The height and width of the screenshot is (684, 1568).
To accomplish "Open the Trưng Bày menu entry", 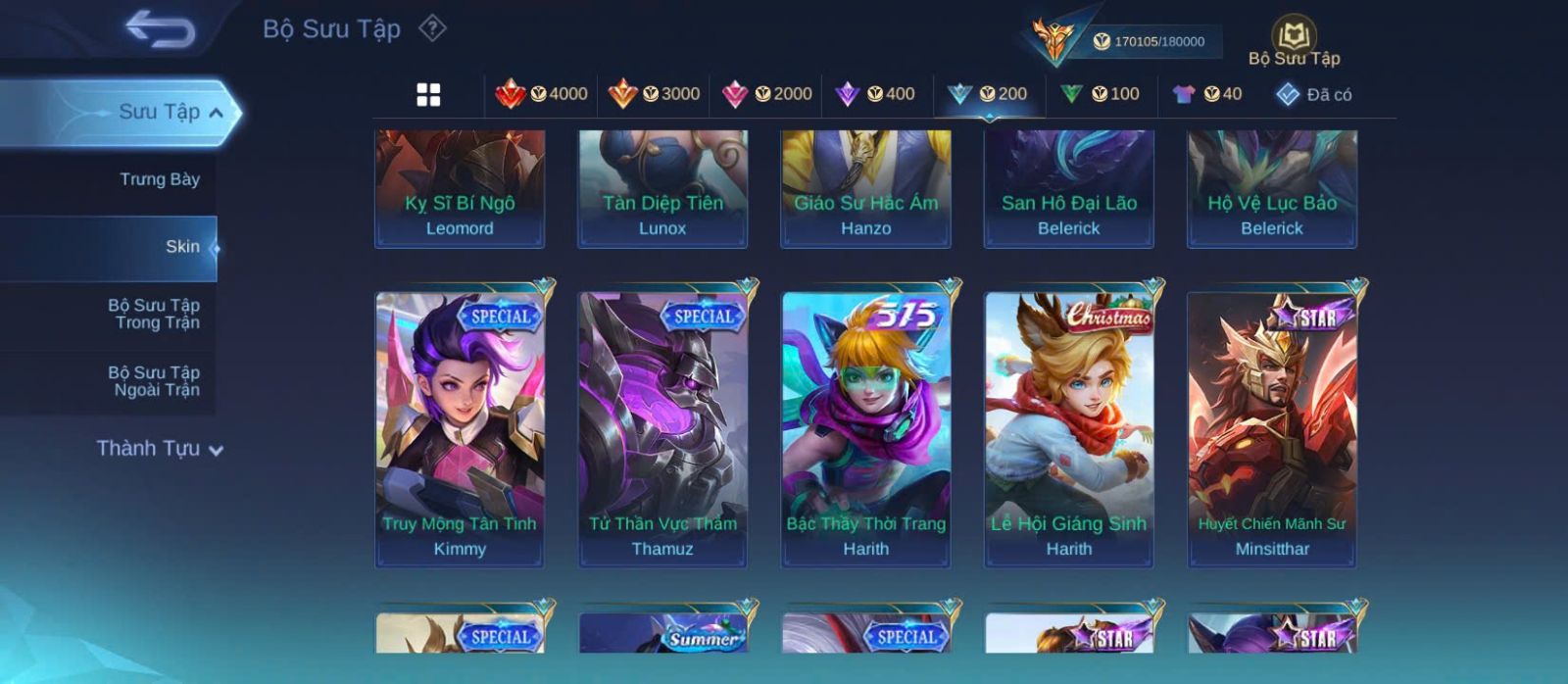I will pyautogui.click(x=159, y=179).
